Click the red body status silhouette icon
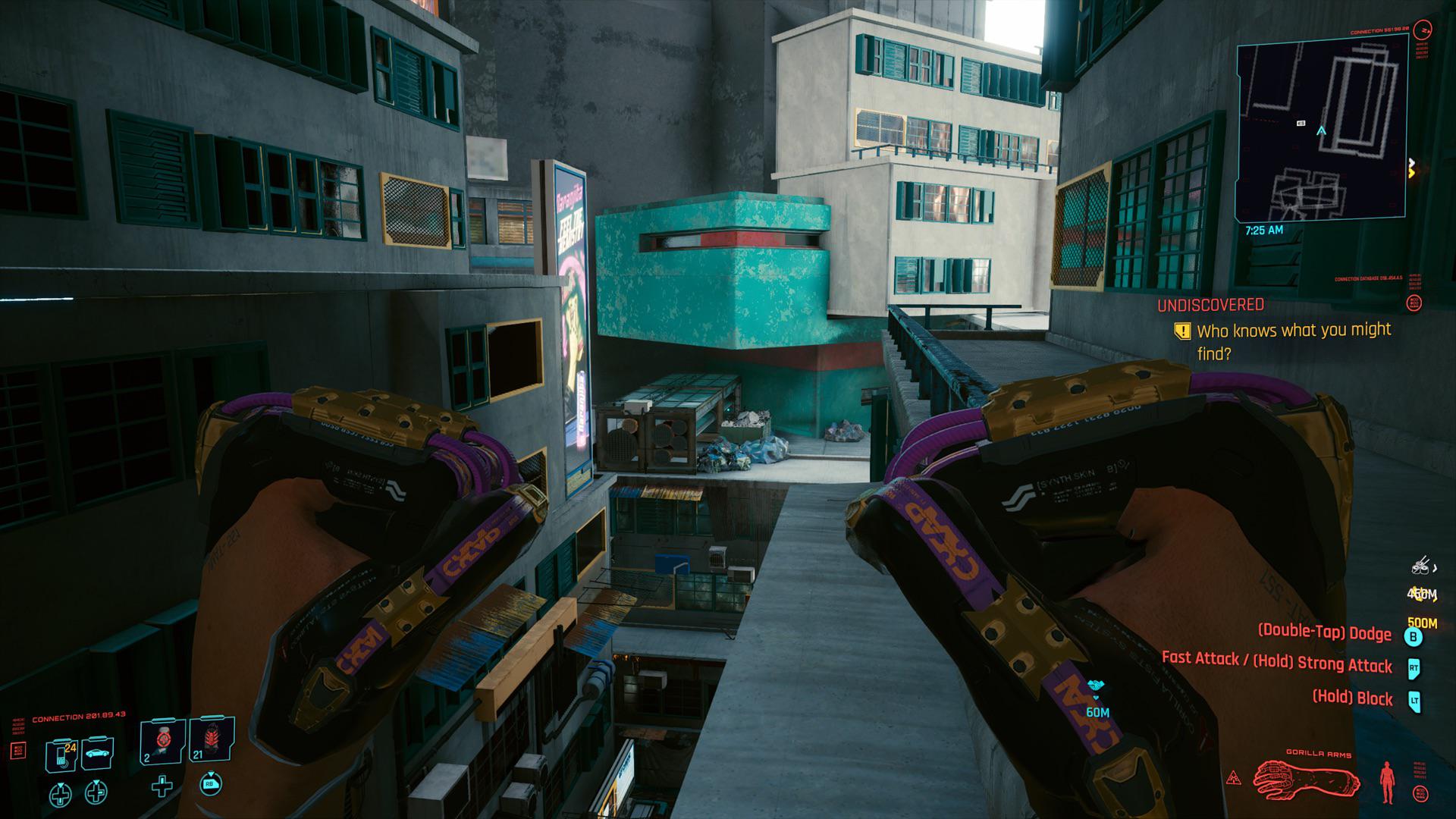1456x819 pixels. click(x=1387, y=783)
